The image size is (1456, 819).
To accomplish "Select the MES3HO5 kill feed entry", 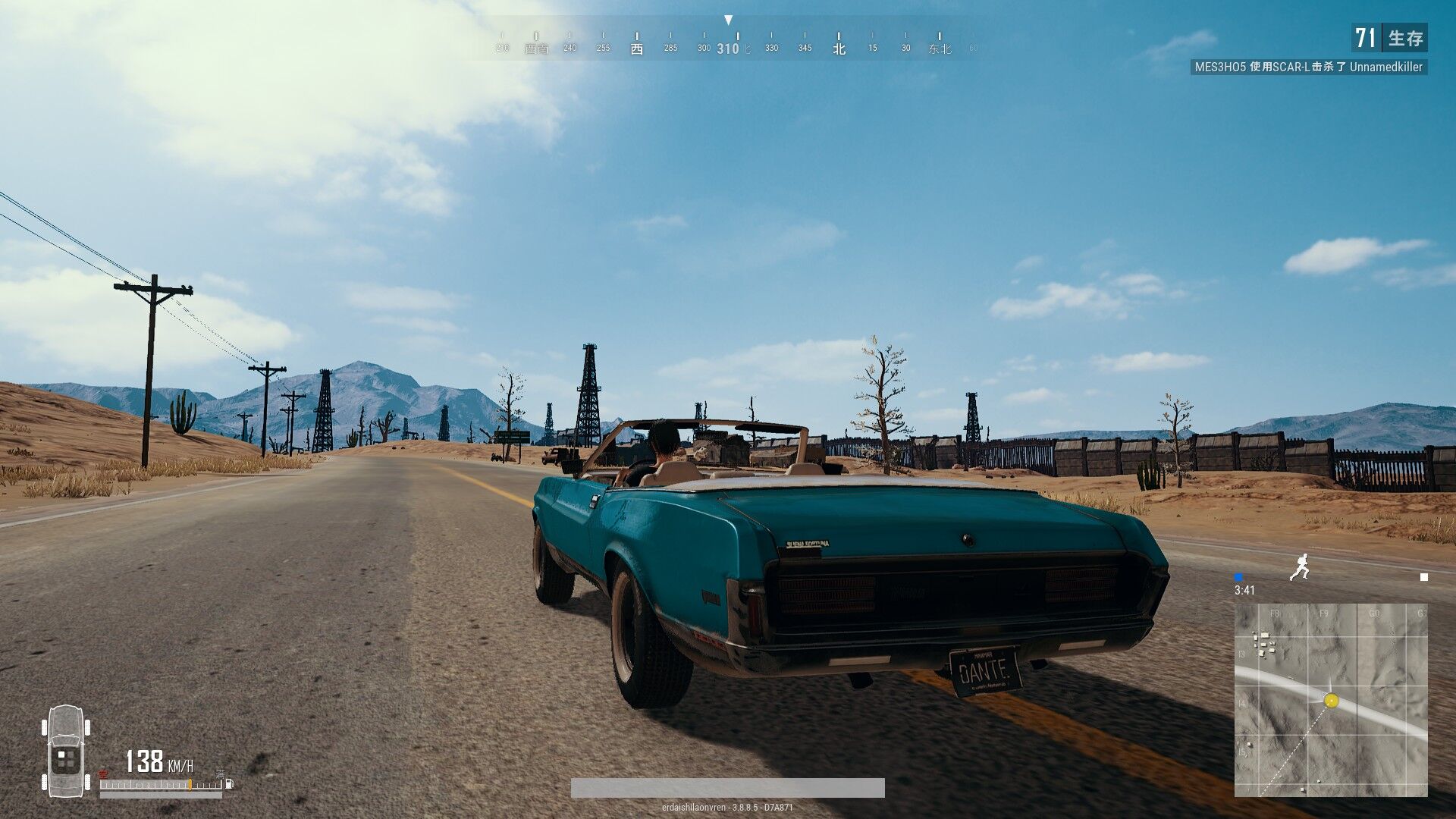I will click(x=1308, y=67).
